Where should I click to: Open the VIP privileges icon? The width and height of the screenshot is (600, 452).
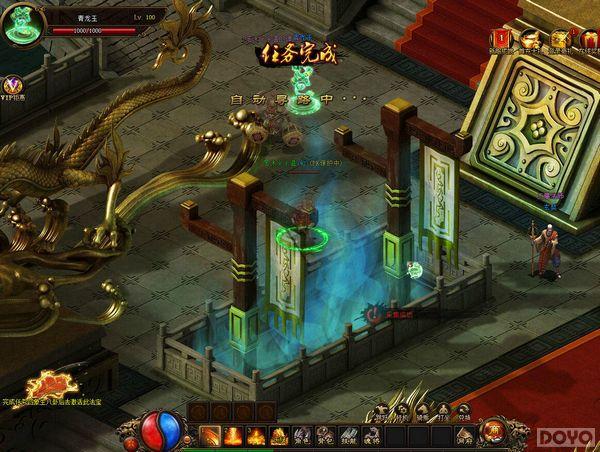coord(14,87)
